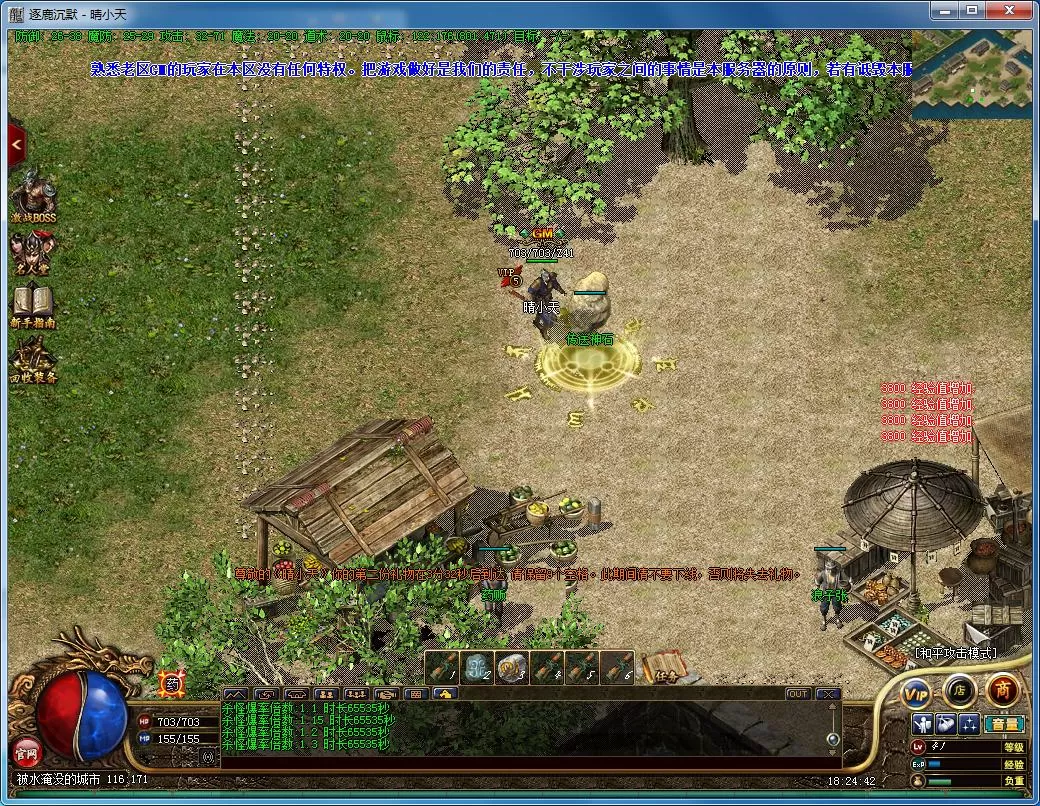Viewport: 1040px width, 806px height.
Task: Open the 名人堂 hall of fame
Action: click(33, 250)
